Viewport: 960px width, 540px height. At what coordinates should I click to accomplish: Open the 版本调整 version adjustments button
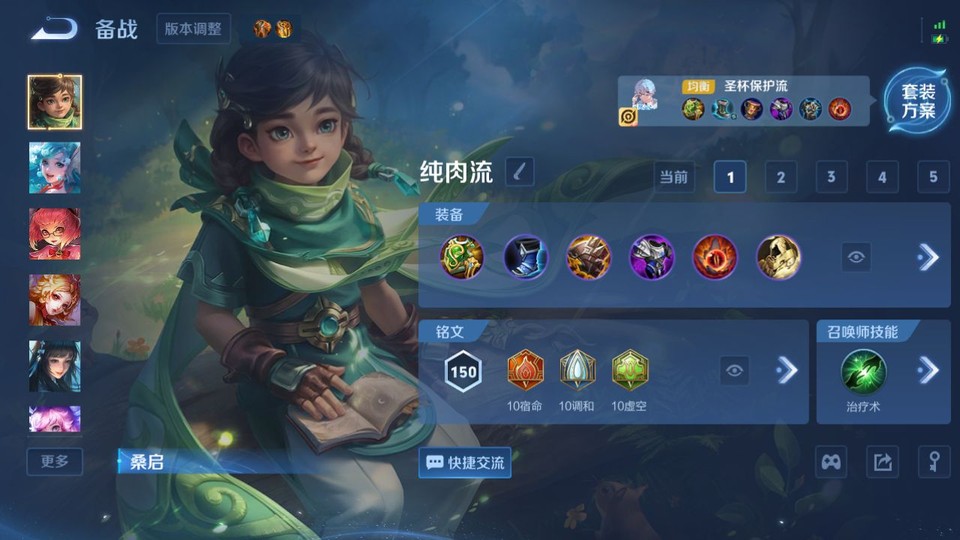[x=193, y=29]
